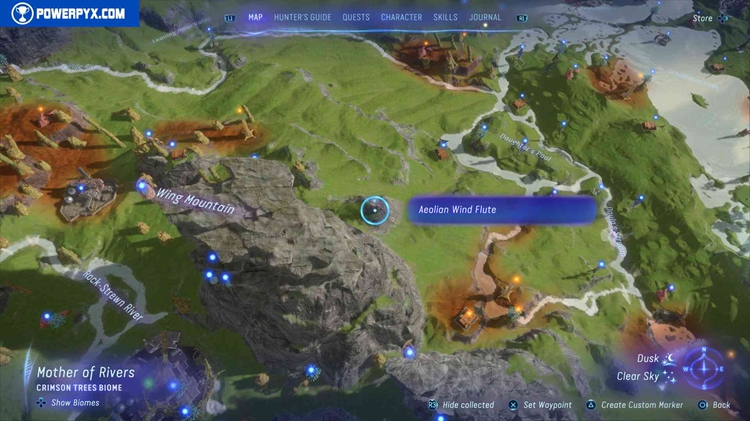The width and height of the screenshot is (750, 421).
Task: Open the Store
Action: 703,17
